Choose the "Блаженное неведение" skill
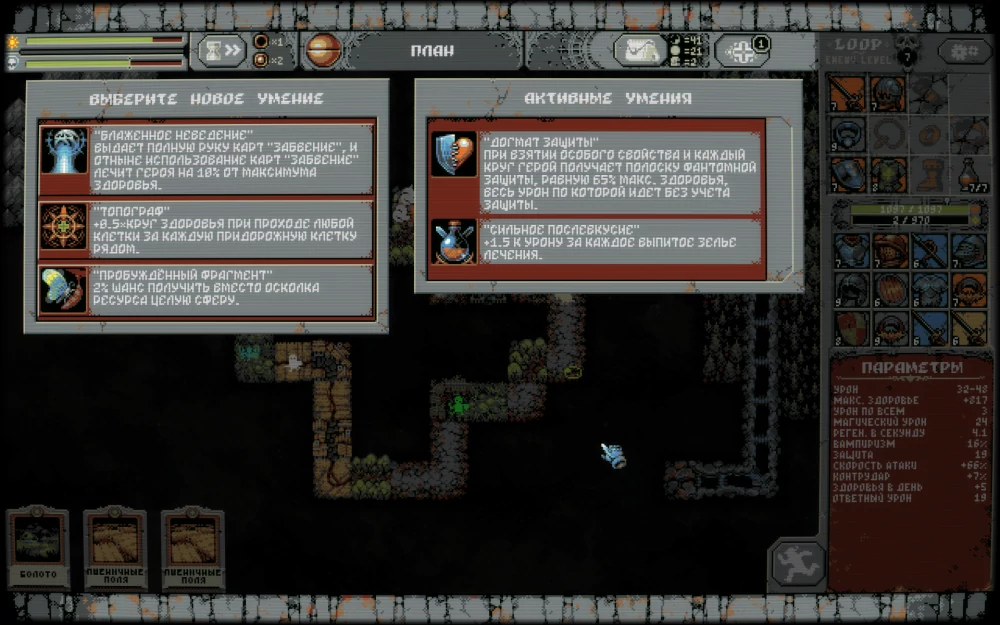This screenshot has width=1000, height=625. pyautogui.click(x=207, y=158)
